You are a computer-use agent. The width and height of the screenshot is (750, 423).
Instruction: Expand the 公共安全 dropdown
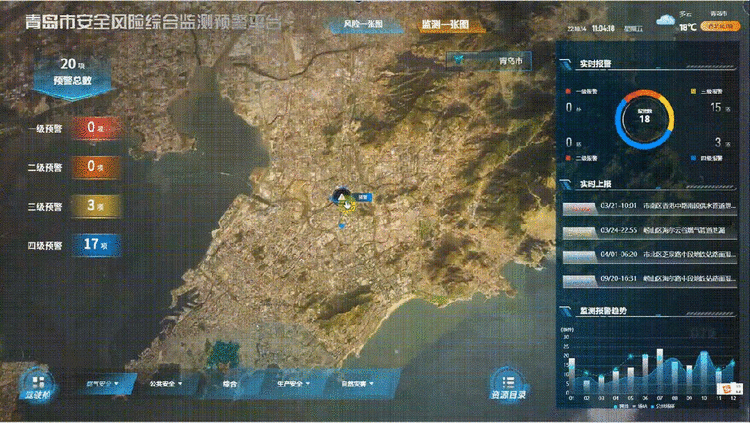coord(163,382)
